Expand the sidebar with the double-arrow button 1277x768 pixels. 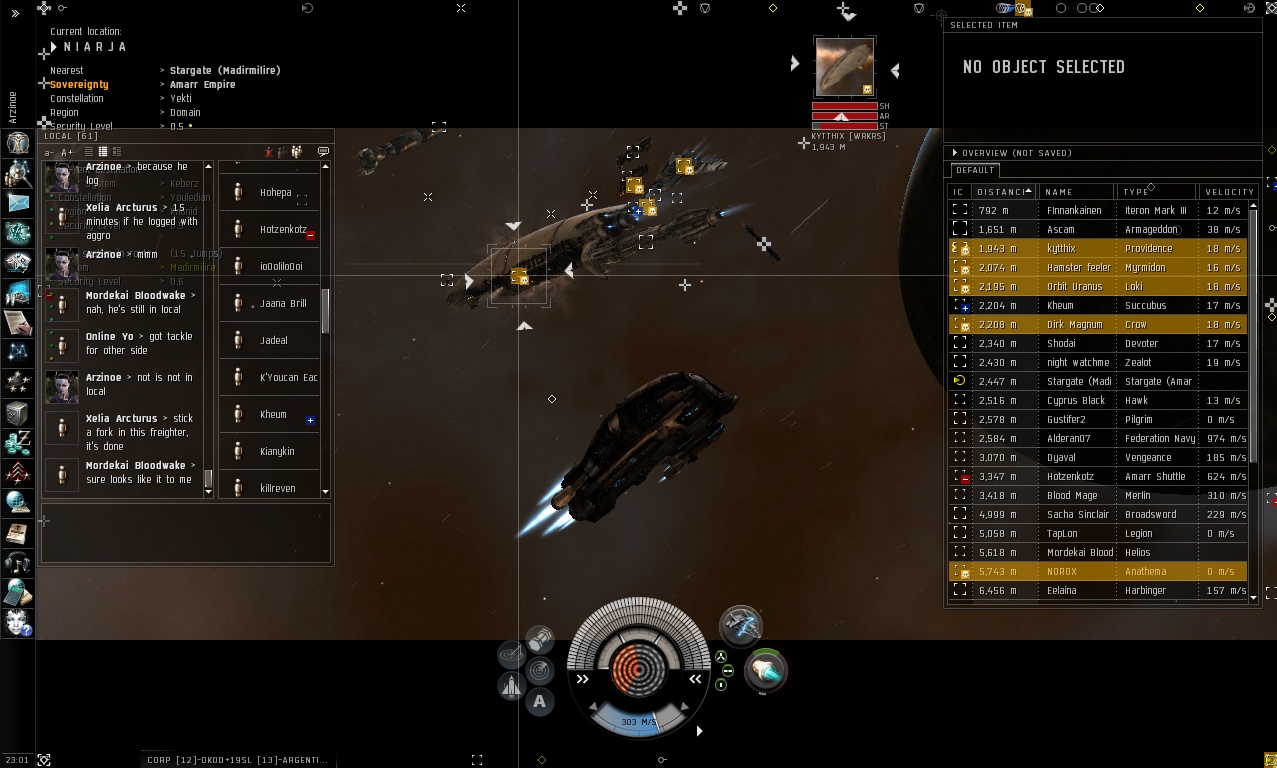[x=15, y=13]
